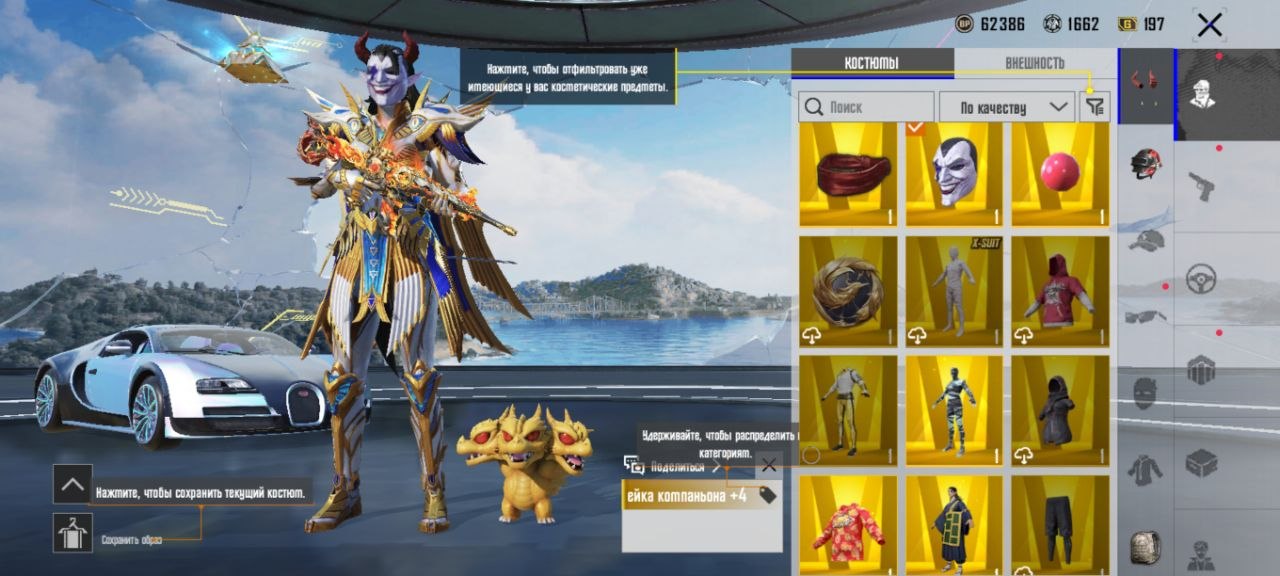Close the inventory with the top-right X
Screen dimensions: 1280x576
click(1209, 25)
